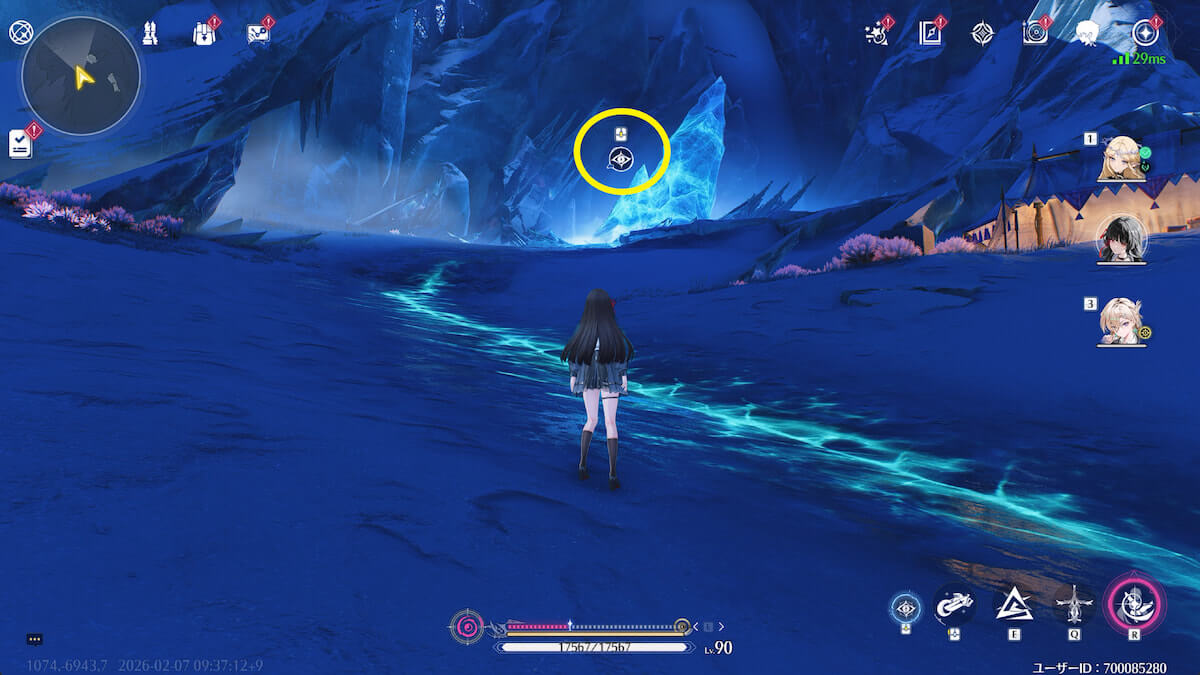This screenshot has width=1200, height=675.
Task: Use the triangle-shaped resonance skill
Action: pos(1013,605)
